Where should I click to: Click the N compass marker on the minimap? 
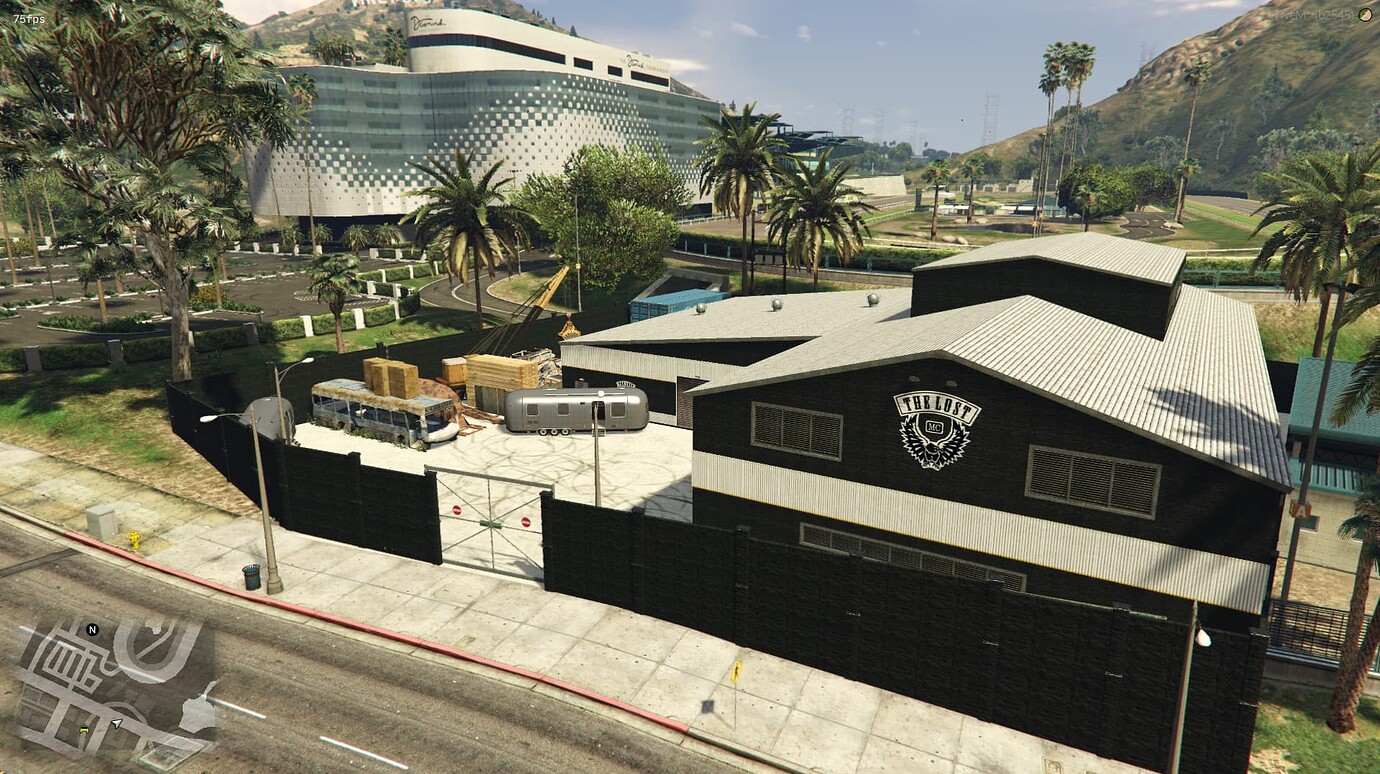pos(92,629)
